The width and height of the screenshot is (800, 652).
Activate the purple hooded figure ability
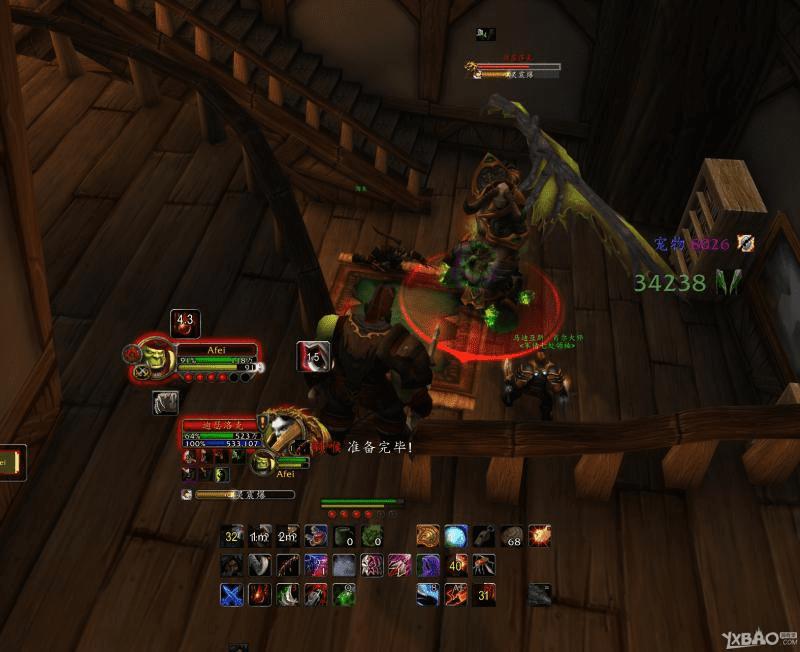pyautogui.click(x=428, y=566)
